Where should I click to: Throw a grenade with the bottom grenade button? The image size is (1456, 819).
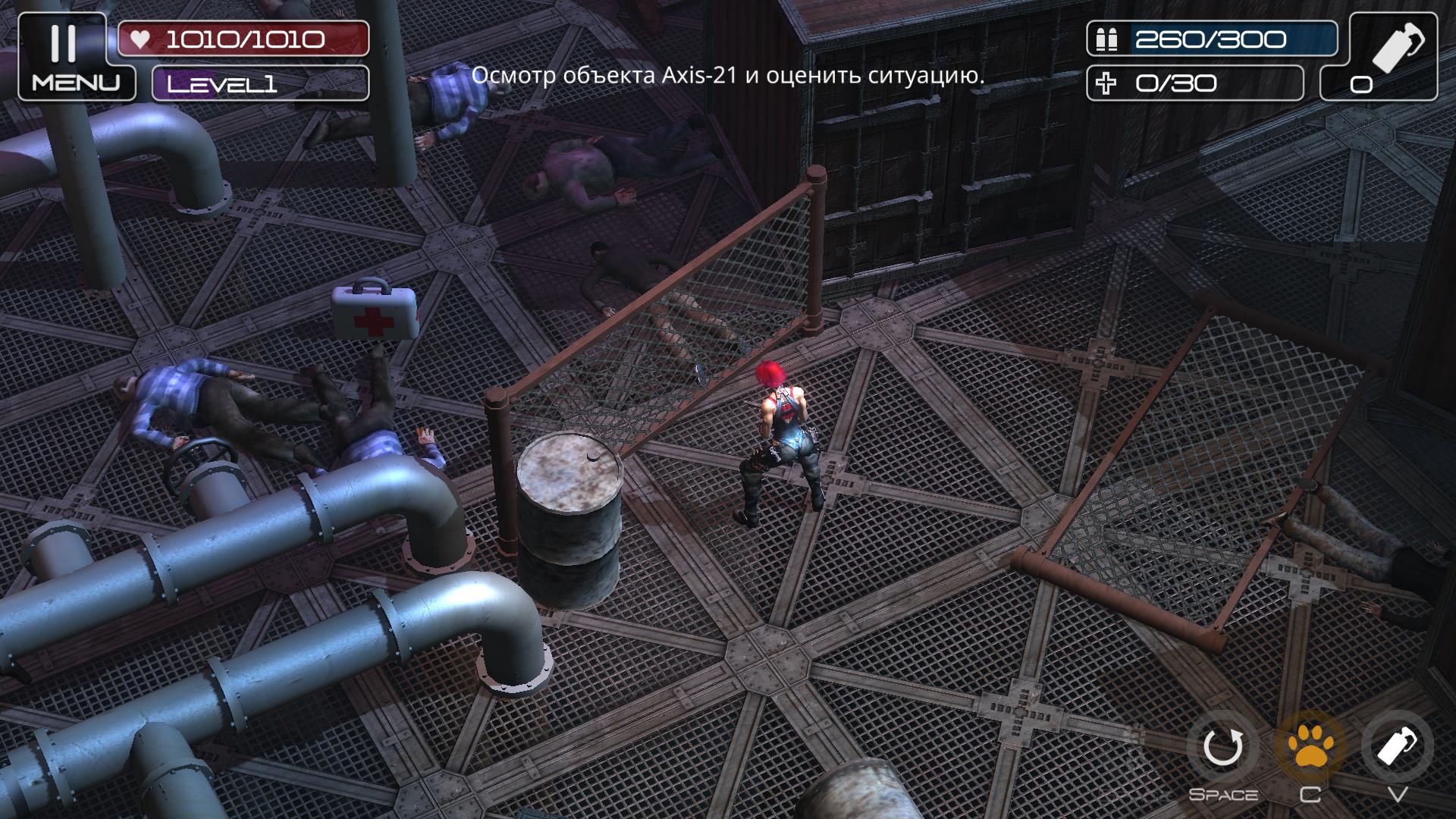[1397, 748]
